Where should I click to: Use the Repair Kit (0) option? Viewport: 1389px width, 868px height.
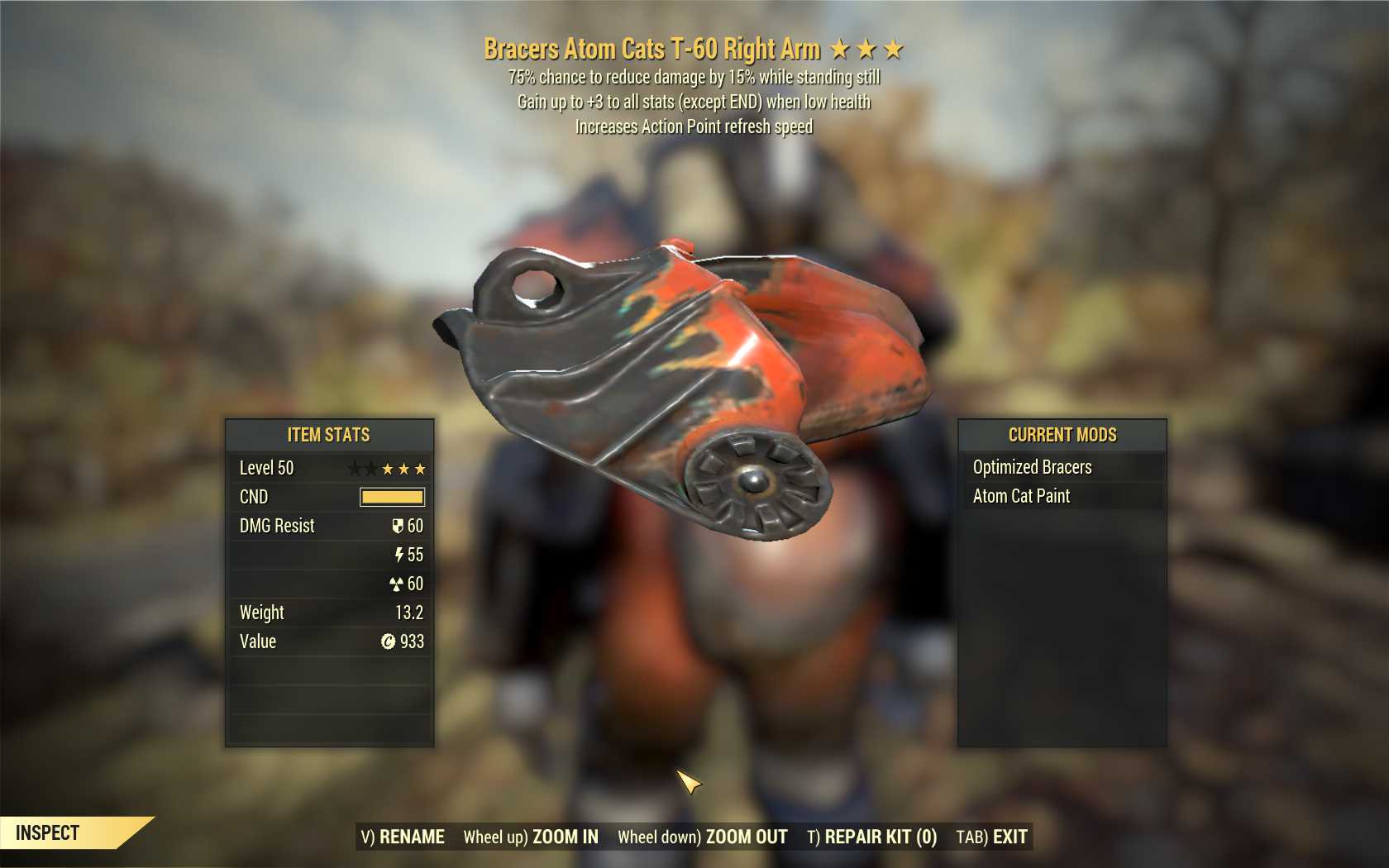tap(871, 837)
